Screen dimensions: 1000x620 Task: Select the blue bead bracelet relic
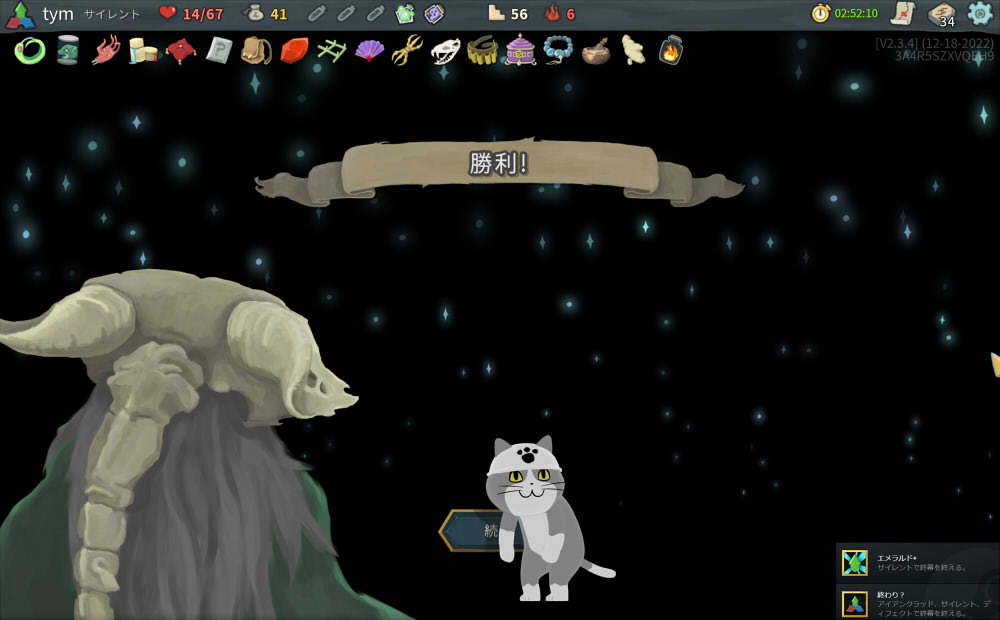tap(558, 50)
